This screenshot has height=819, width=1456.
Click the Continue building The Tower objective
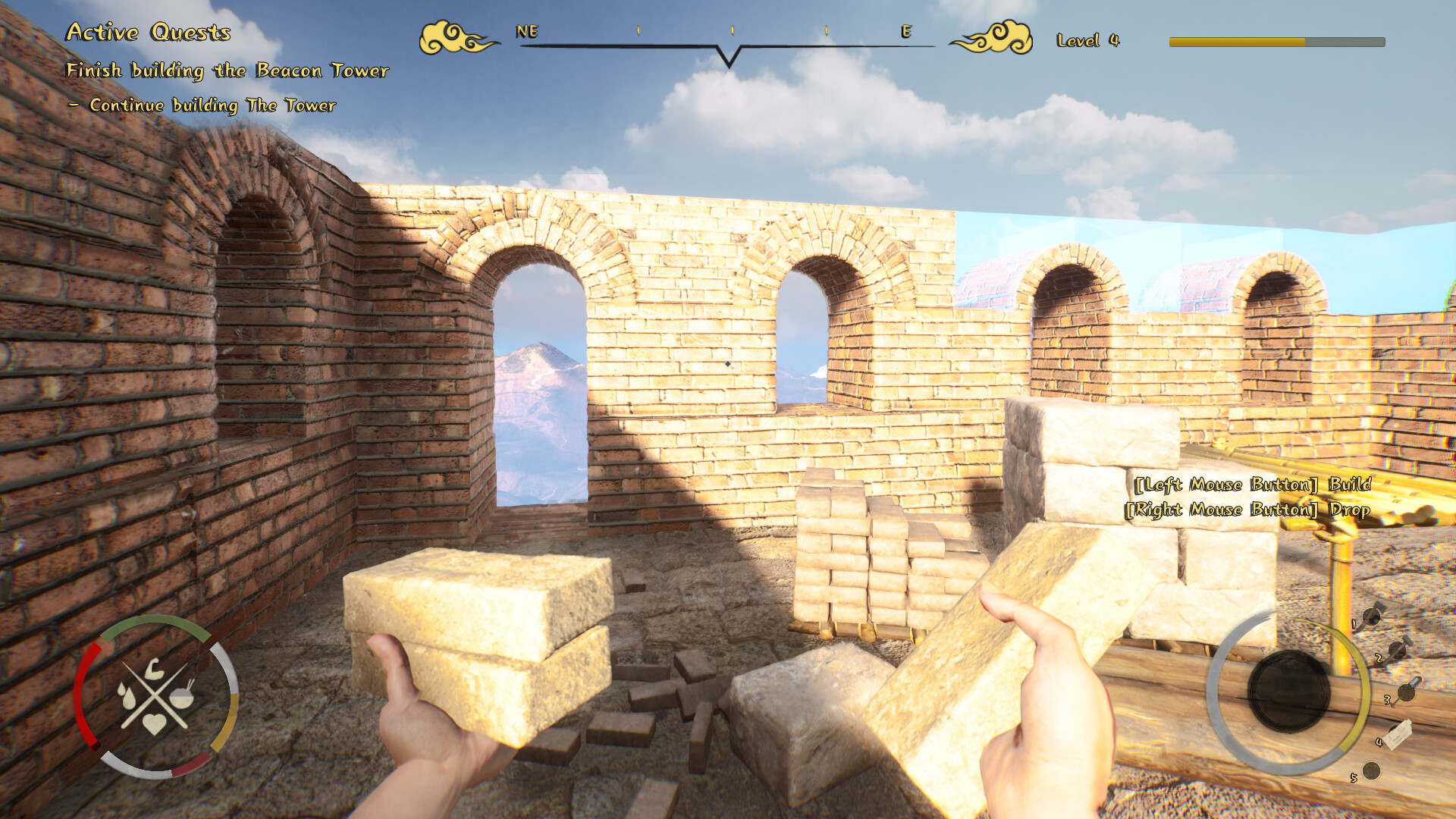tap(202, 106)
